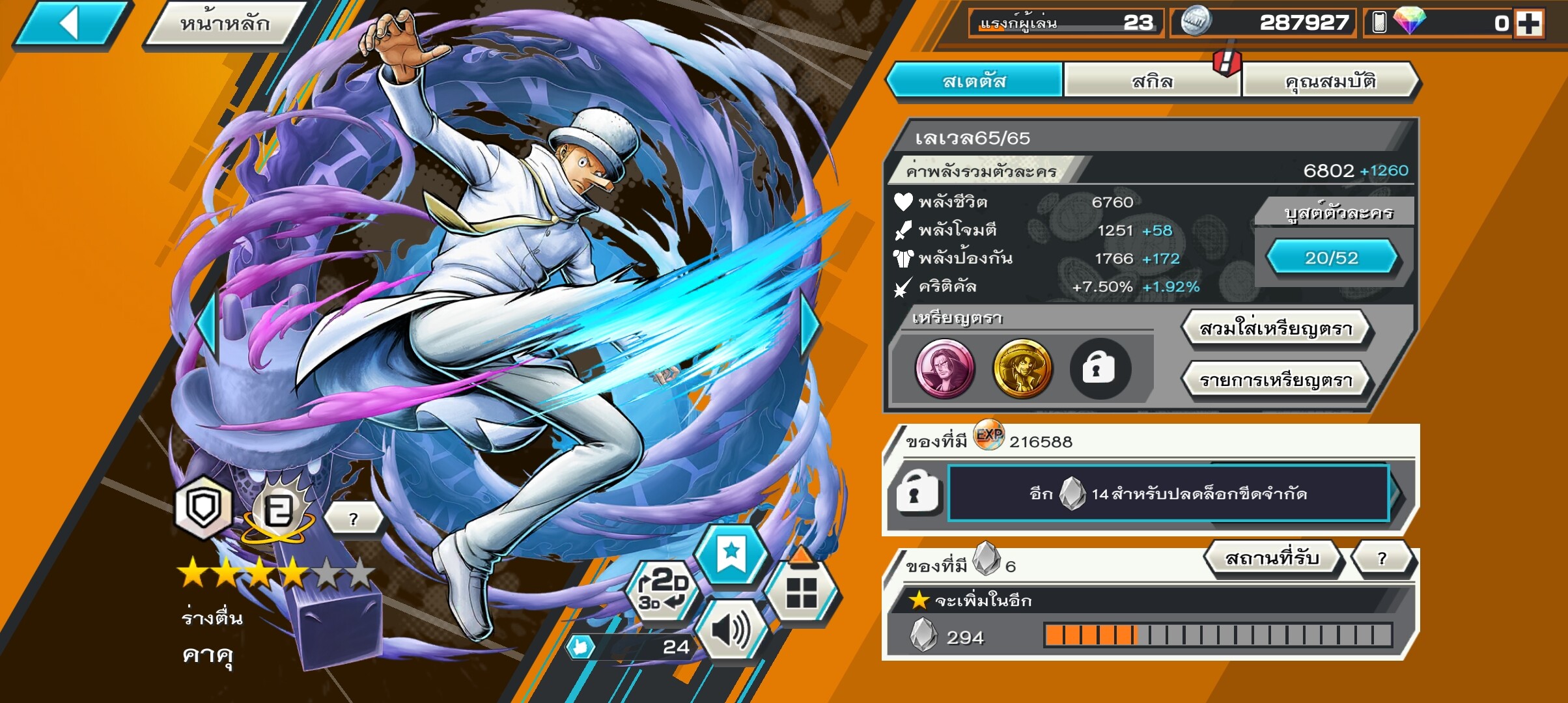Tap the สวมใส่เหรียญตรา equip medal button
Viewport: 1568px width, 703px height.
[x=1276, y=329]
